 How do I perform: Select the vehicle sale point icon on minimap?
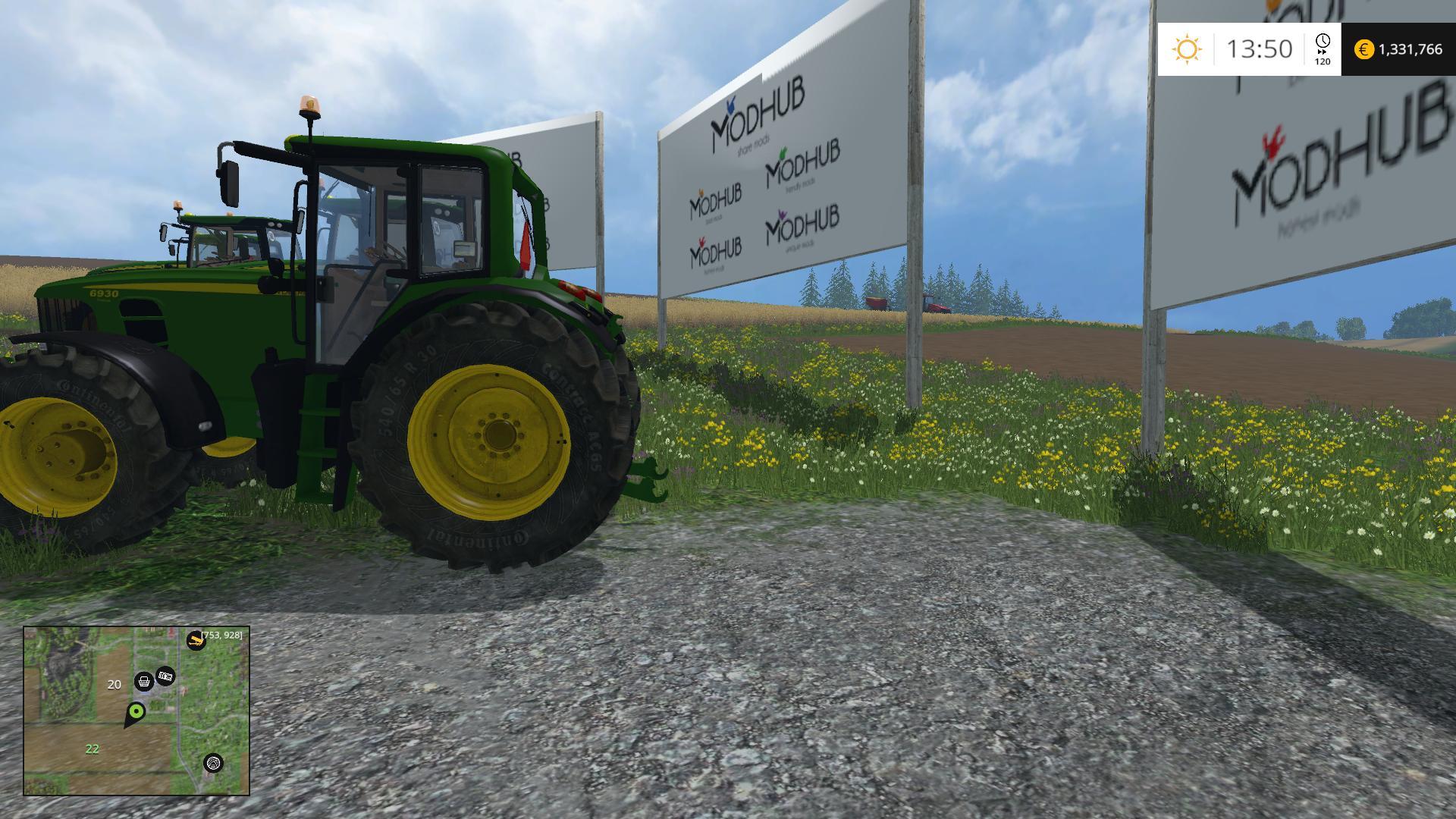[x=143, y=681]
